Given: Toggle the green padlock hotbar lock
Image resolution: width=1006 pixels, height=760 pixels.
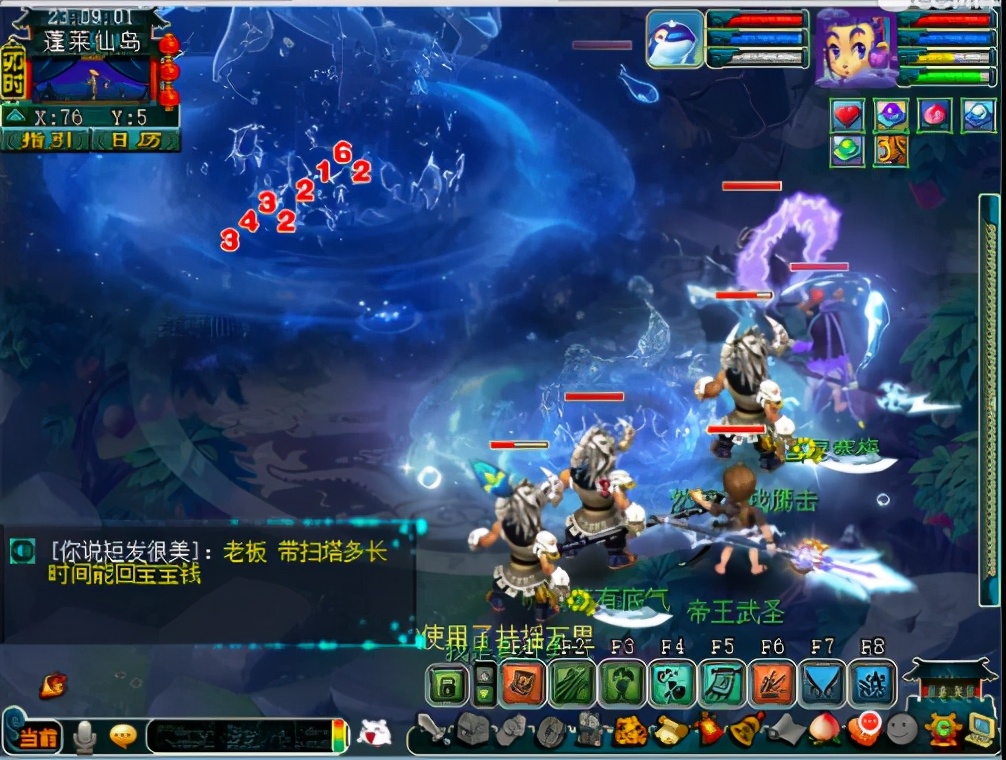Looking at the screenshot, I should click(447, 686).
